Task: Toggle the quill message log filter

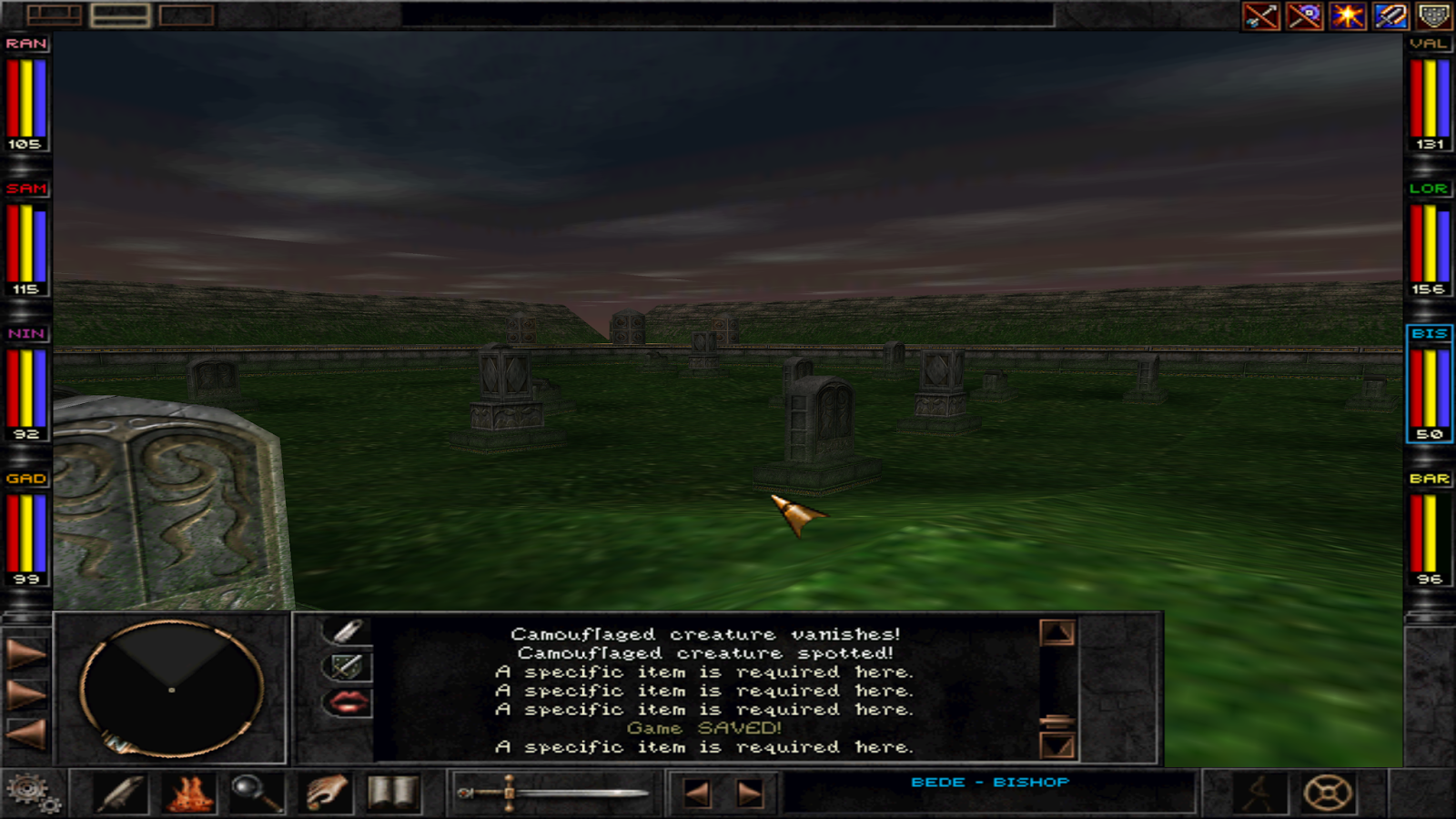Action: pyautogui.click(x=350, y=629)
